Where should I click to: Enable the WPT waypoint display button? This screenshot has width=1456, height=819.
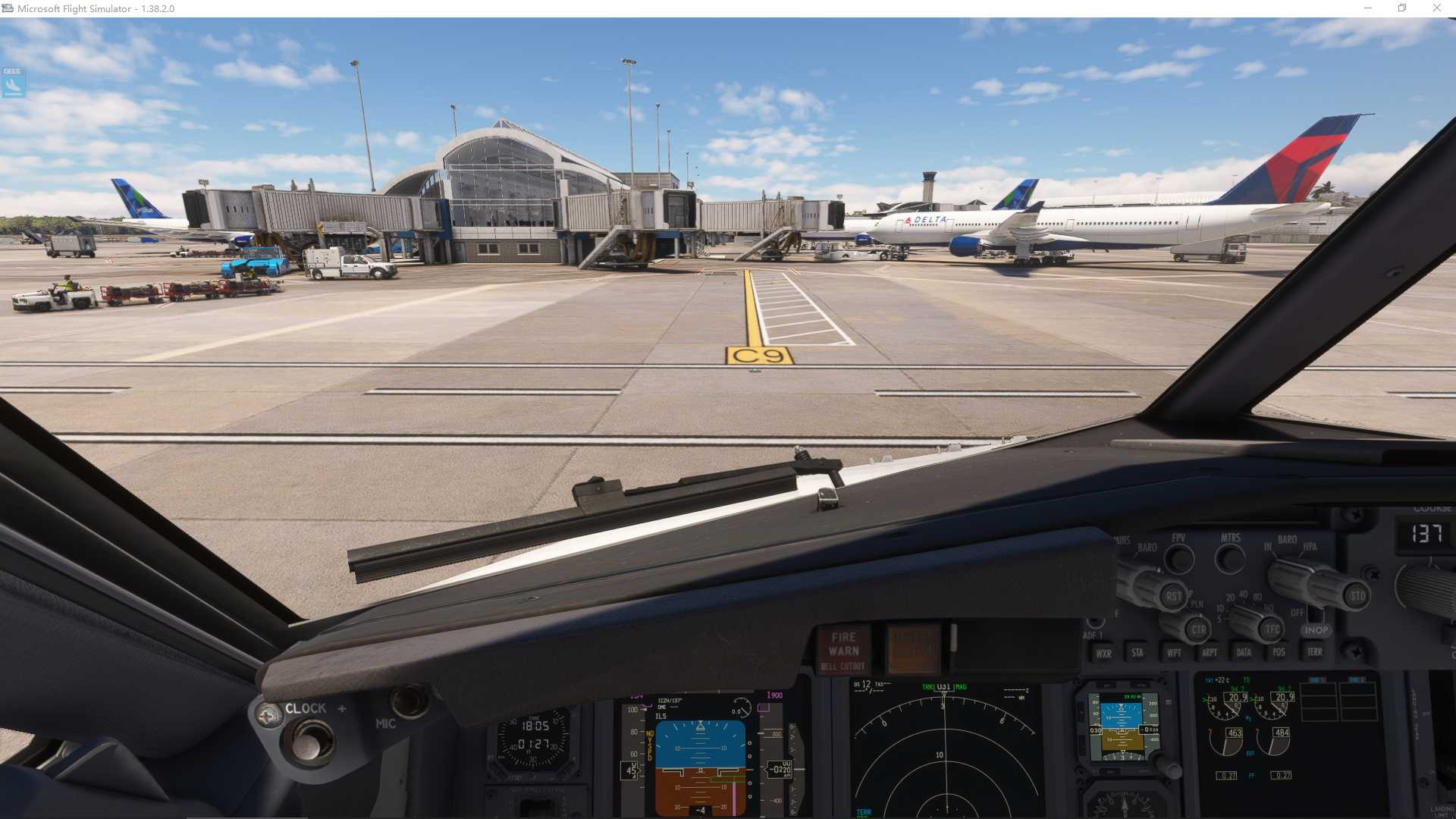[1175, 653]
